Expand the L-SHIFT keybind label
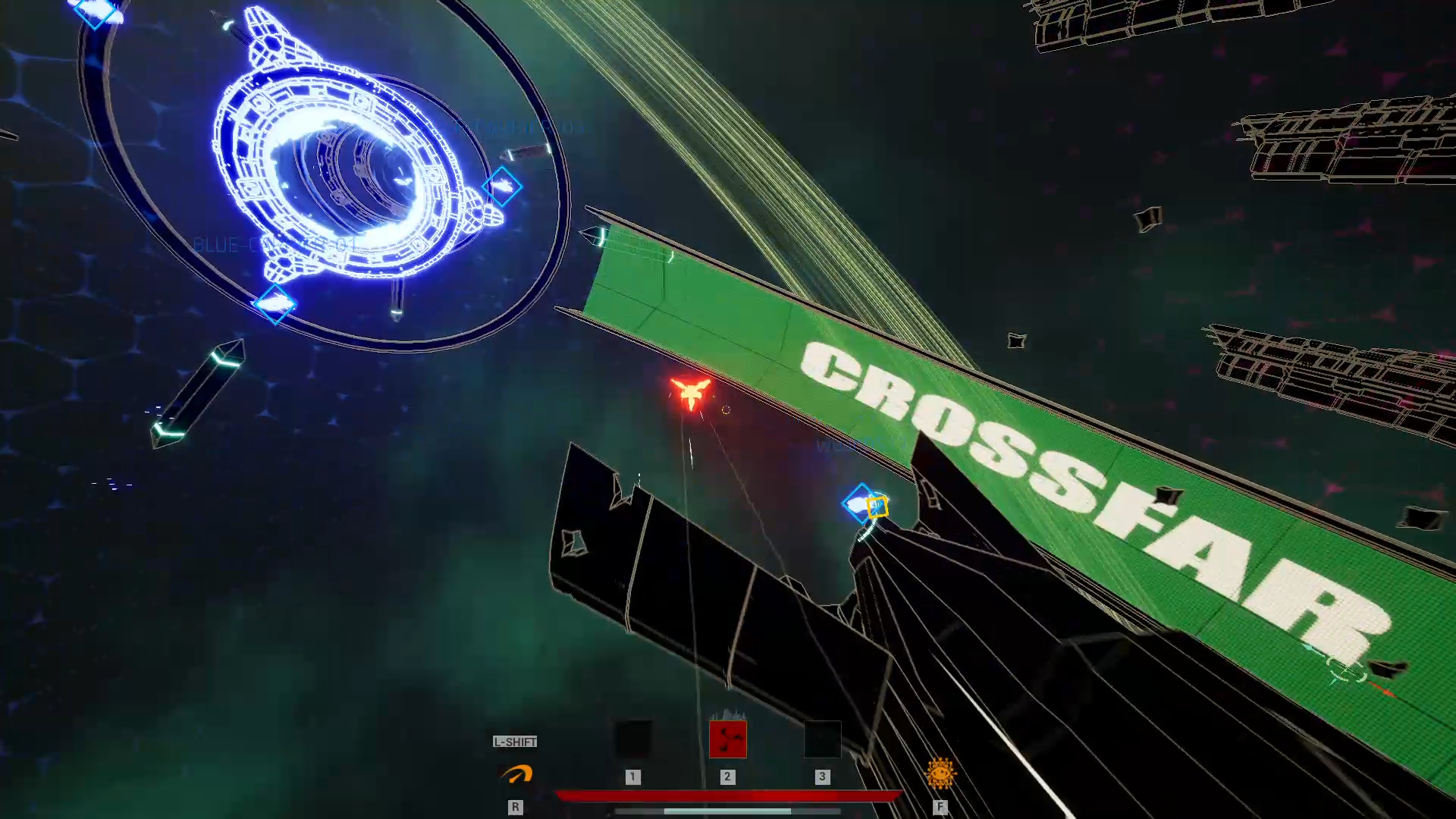This screenshot has width=1456, height=819. pyautogui.click(x=516, y=742)
